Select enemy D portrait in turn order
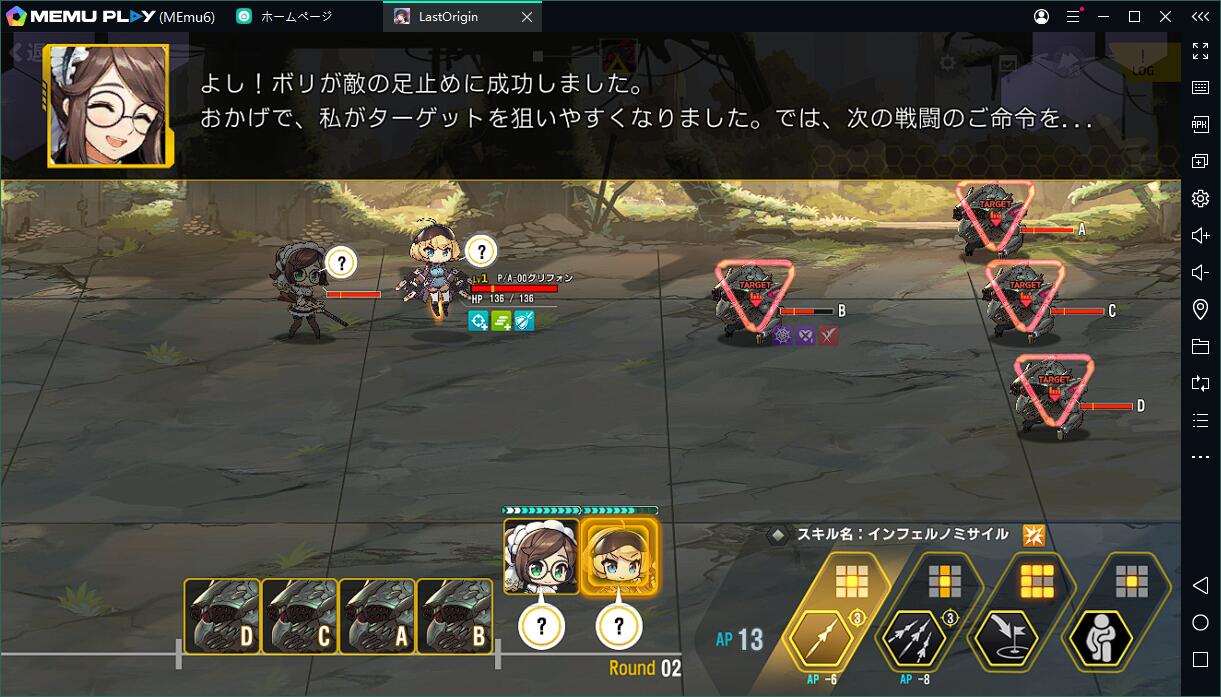This screenshot has height=697, width=1221. click(x=222, y=616)
